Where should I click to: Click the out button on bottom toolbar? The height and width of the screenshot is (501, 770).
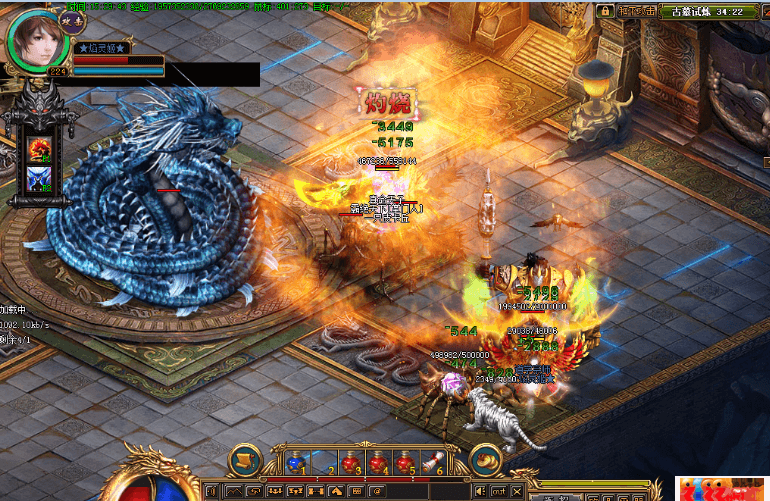tap(499, 491)
